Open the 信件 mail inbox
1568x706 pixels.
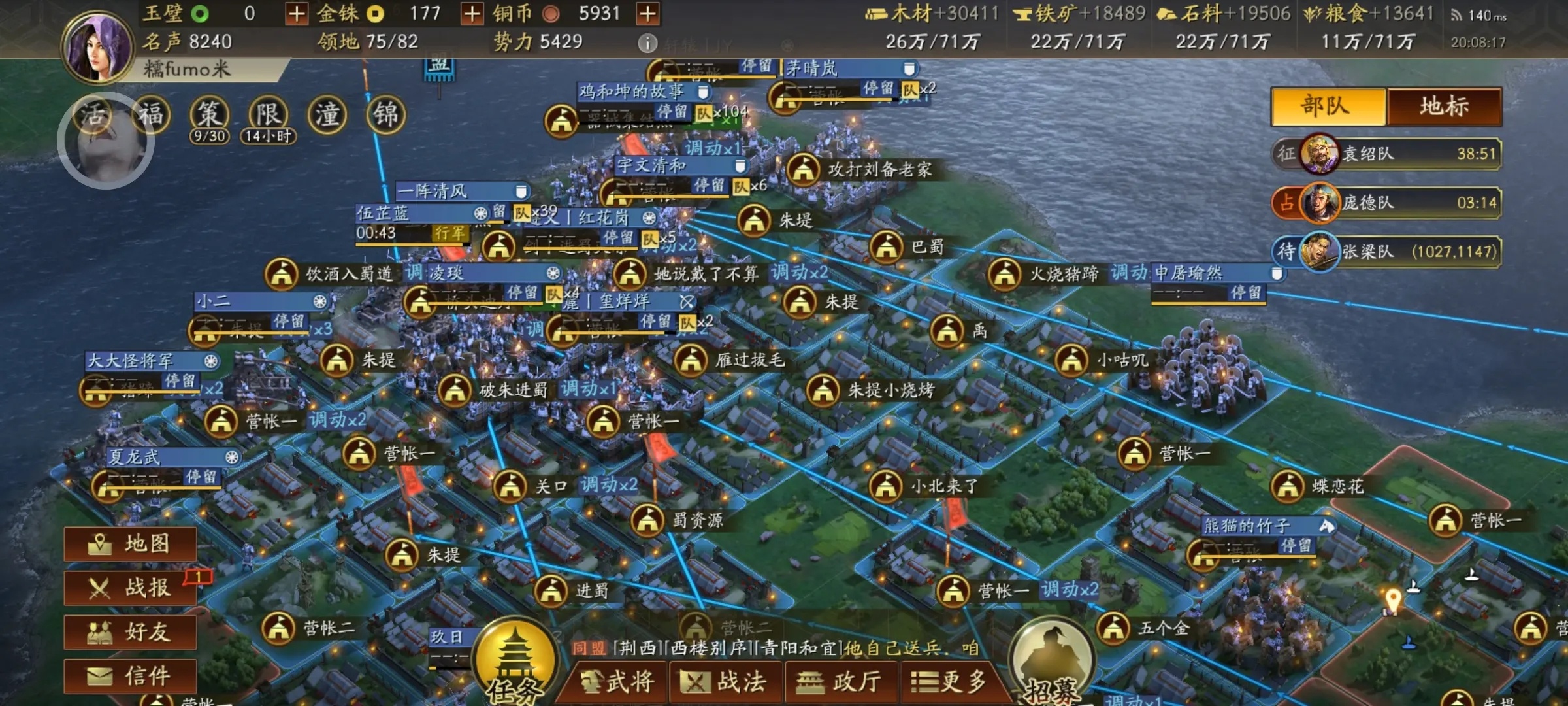pyautogui.click(x=131, y=675)
